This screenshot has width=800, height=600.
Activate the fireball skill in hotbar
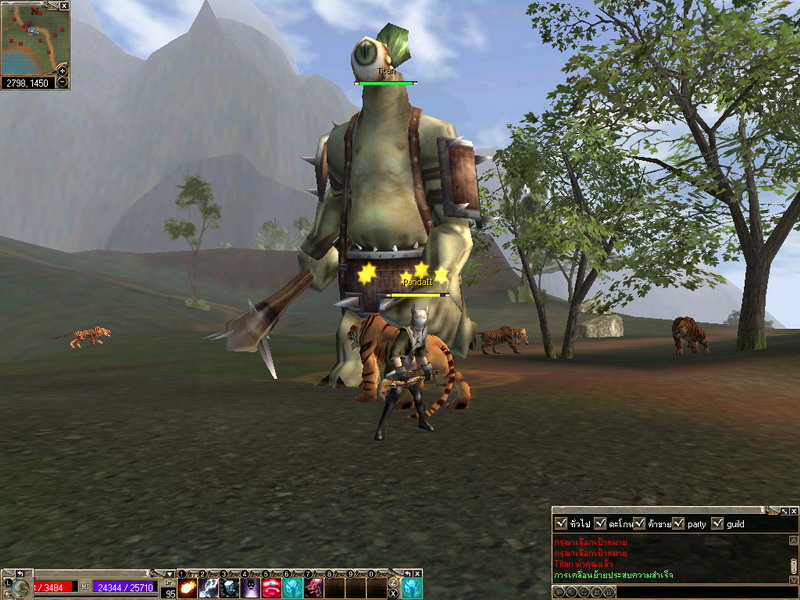187,588
